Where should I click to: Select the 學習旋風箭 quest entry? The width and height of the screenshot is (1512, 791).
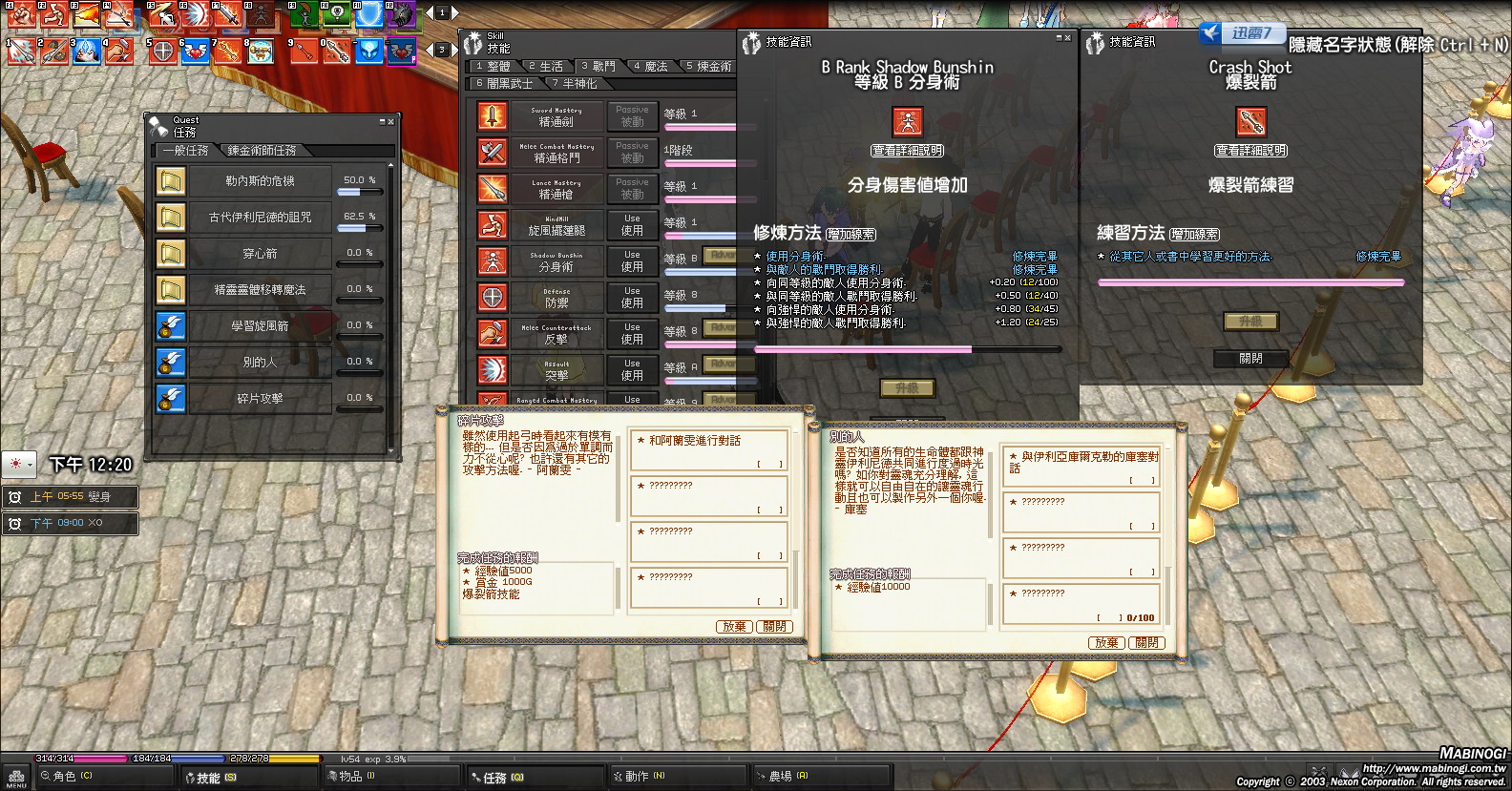(x=260, y=325)
